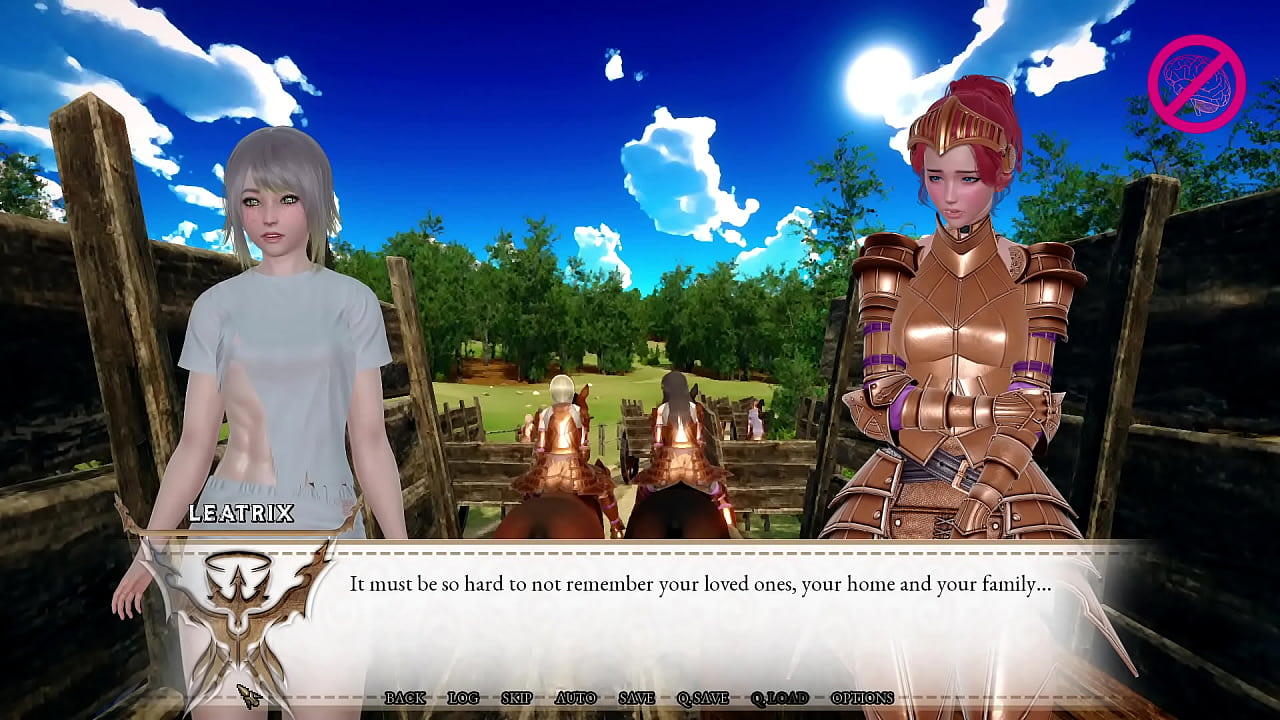The height and width of the screenshot is (720, 1280).
Task: Enable AUTO text advance mode
Action: (x=578, y=698)
